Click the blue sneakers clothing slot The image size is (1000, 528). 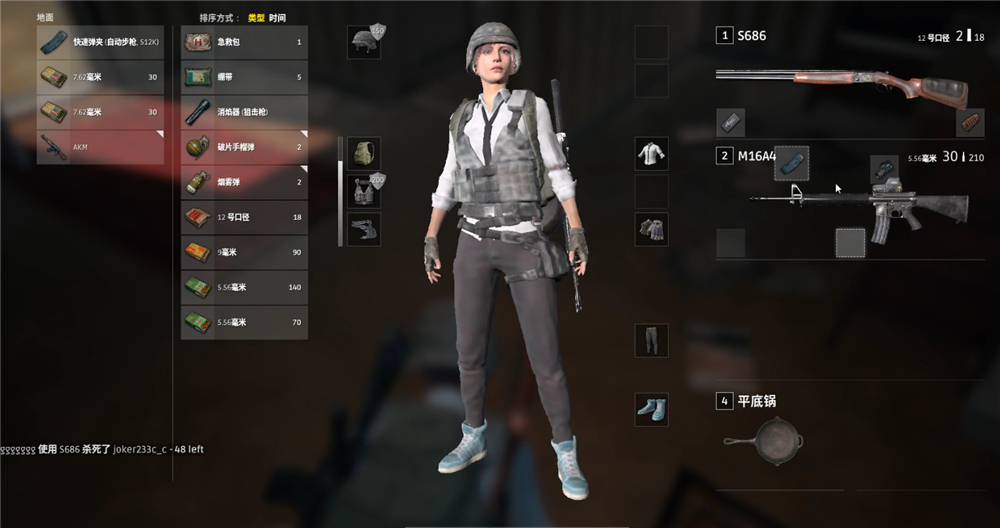tap(652, 408)
